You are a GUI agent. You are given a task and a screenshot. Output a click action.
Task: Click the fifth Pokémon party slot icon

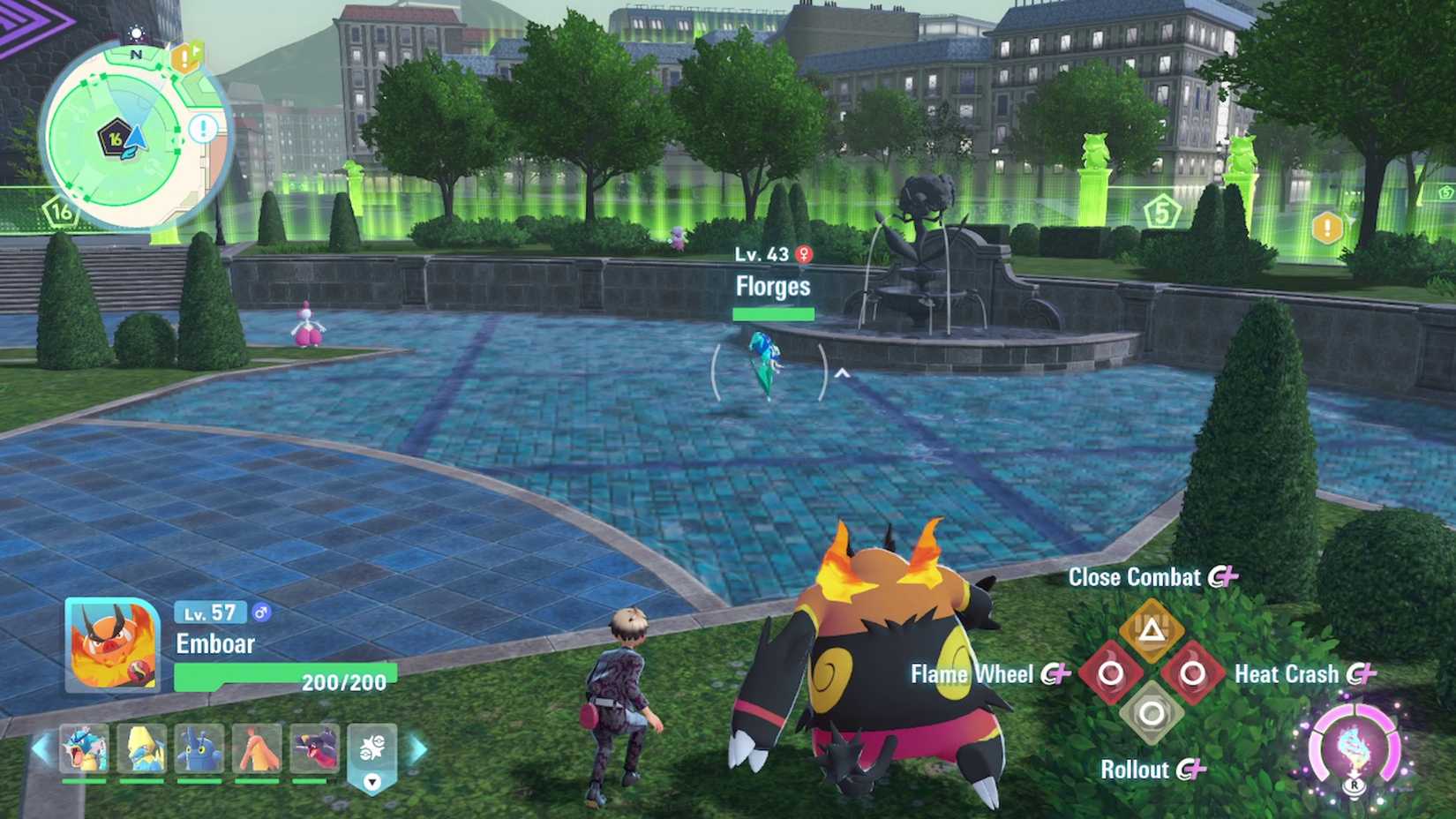316,748
